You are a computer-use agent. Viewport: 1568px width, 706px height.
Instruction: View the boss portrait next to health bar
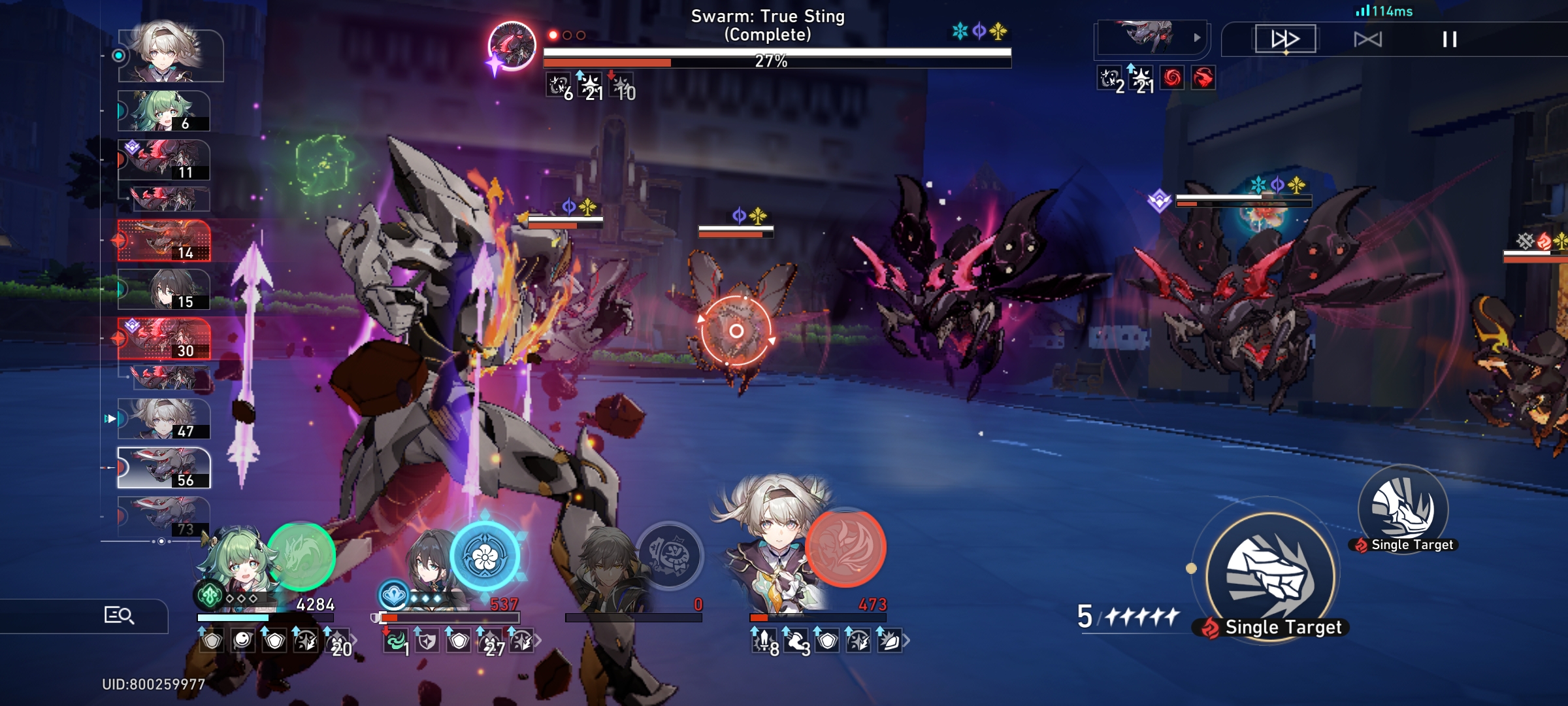[x=512, y=46]
